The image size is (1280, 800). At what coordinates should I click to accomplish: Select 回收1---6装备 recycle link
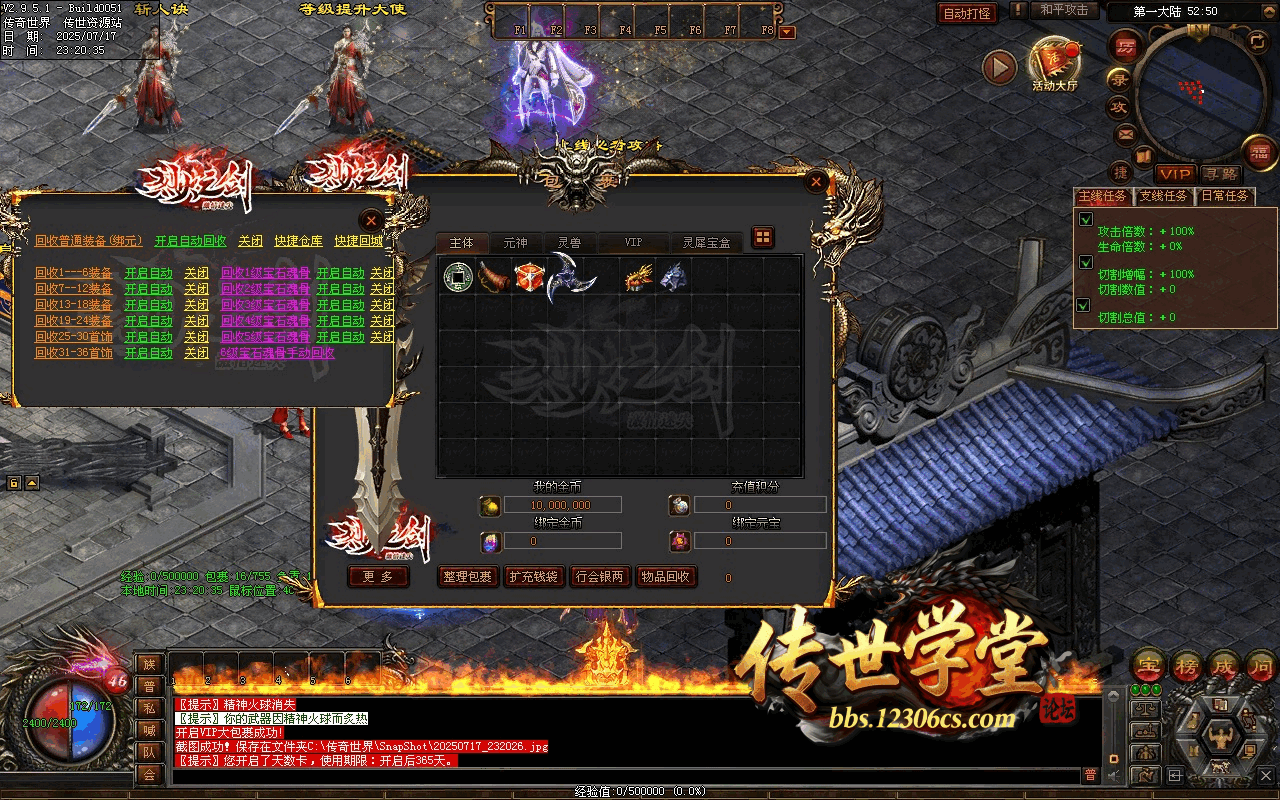pos(73,273)
